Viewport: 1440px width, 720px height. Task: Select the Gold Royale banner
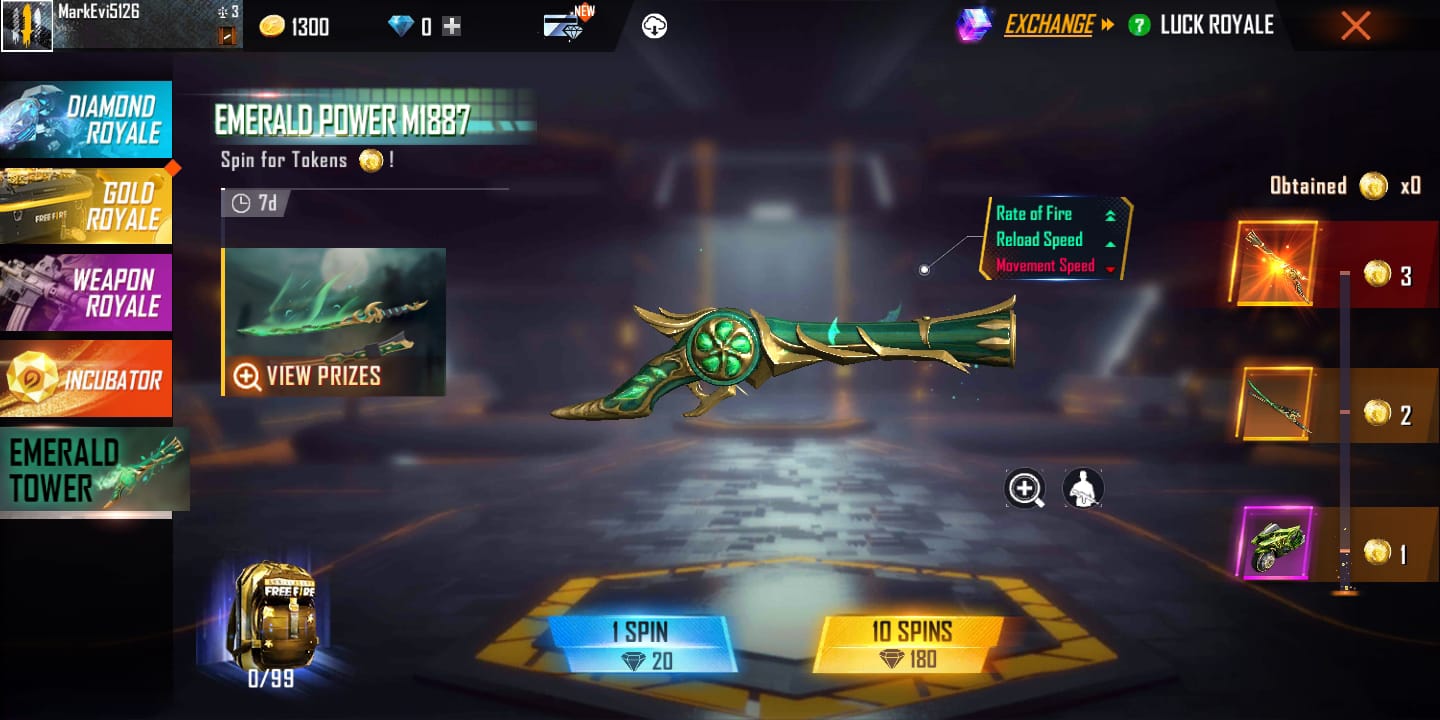pos(88,205)
